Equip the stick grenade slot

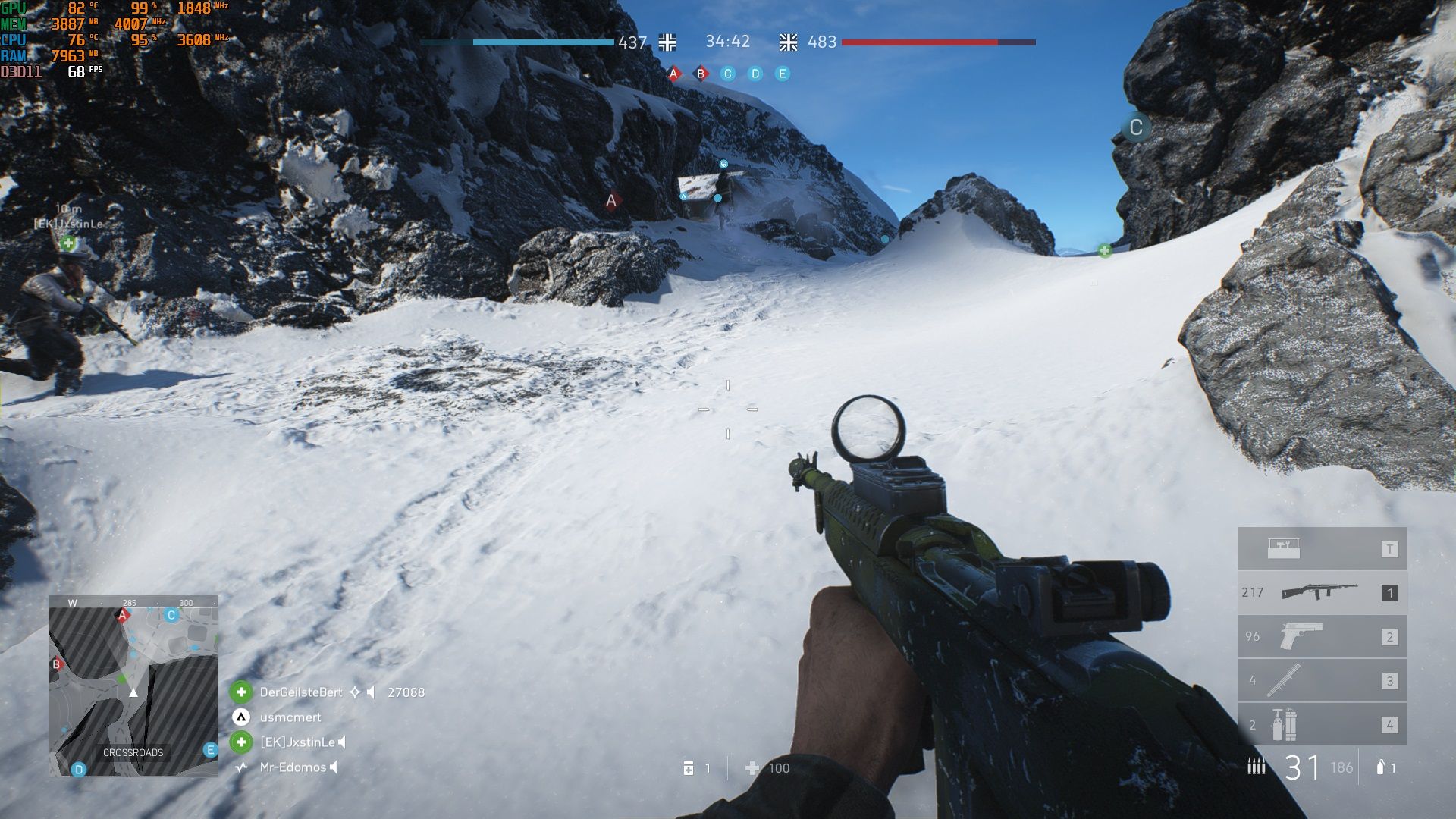(1322, 724)
